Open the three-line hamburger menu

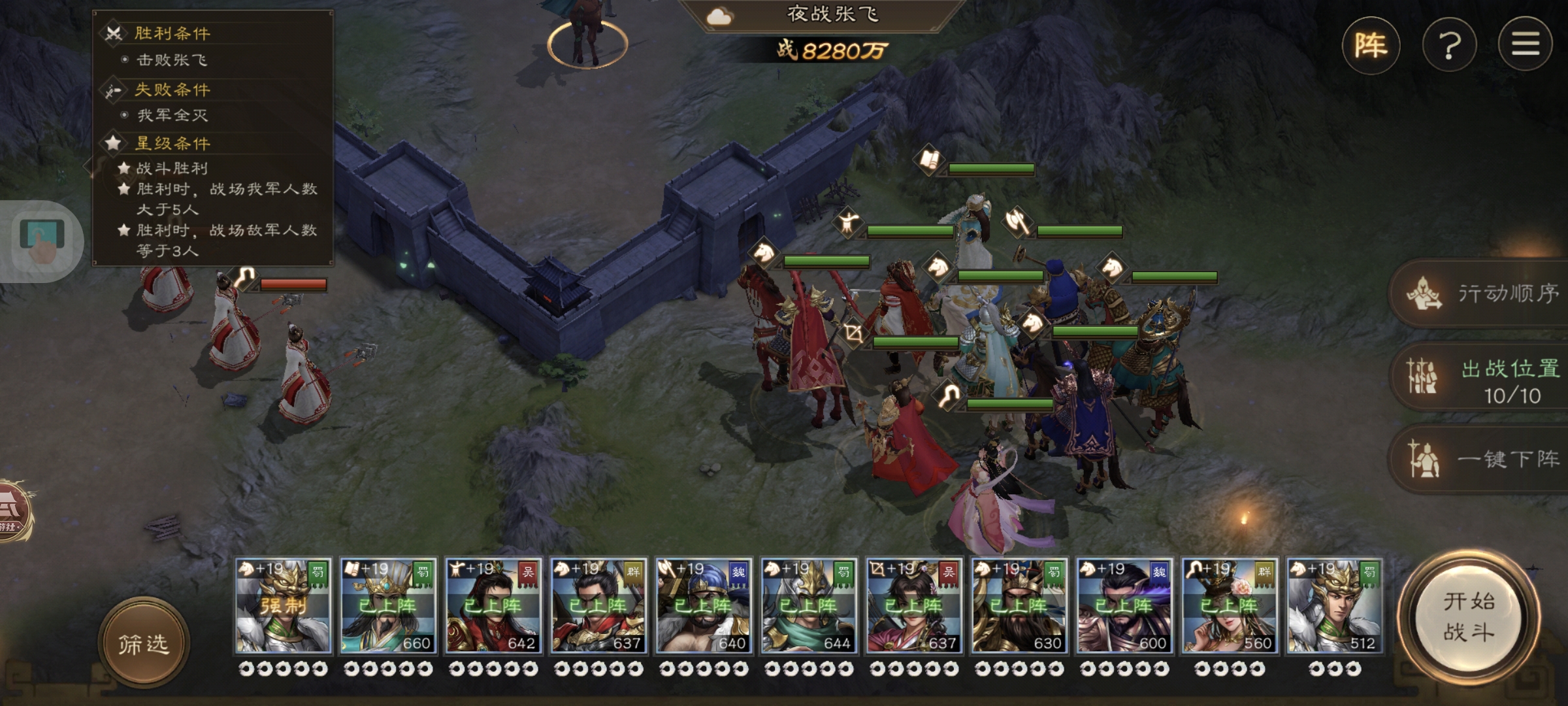click(1525, 44)
